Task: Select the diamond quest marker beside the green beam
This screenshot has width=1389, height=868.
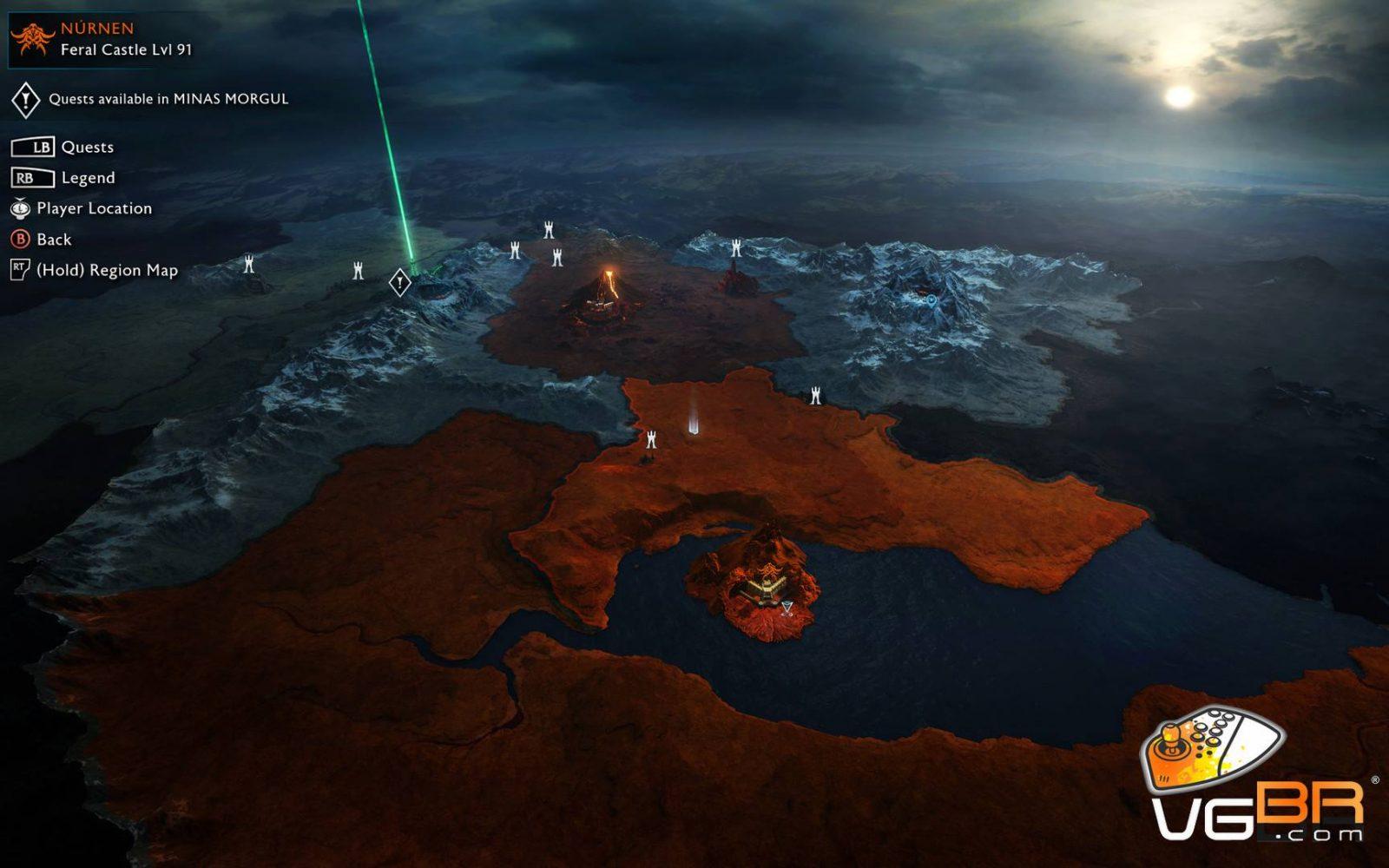Action: 399,282
